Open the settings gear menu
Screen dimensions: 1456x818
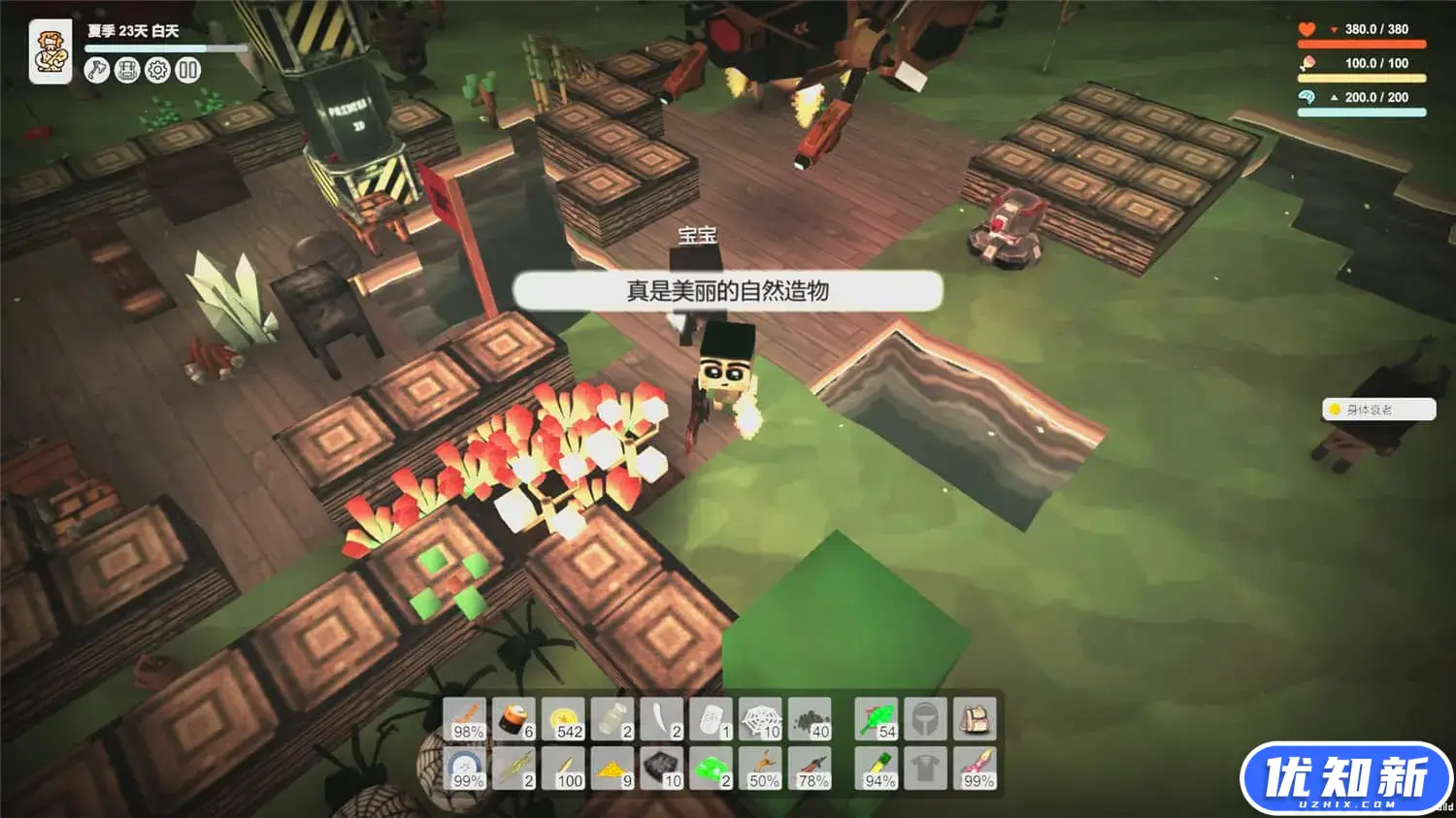click(x=158, y=70)
